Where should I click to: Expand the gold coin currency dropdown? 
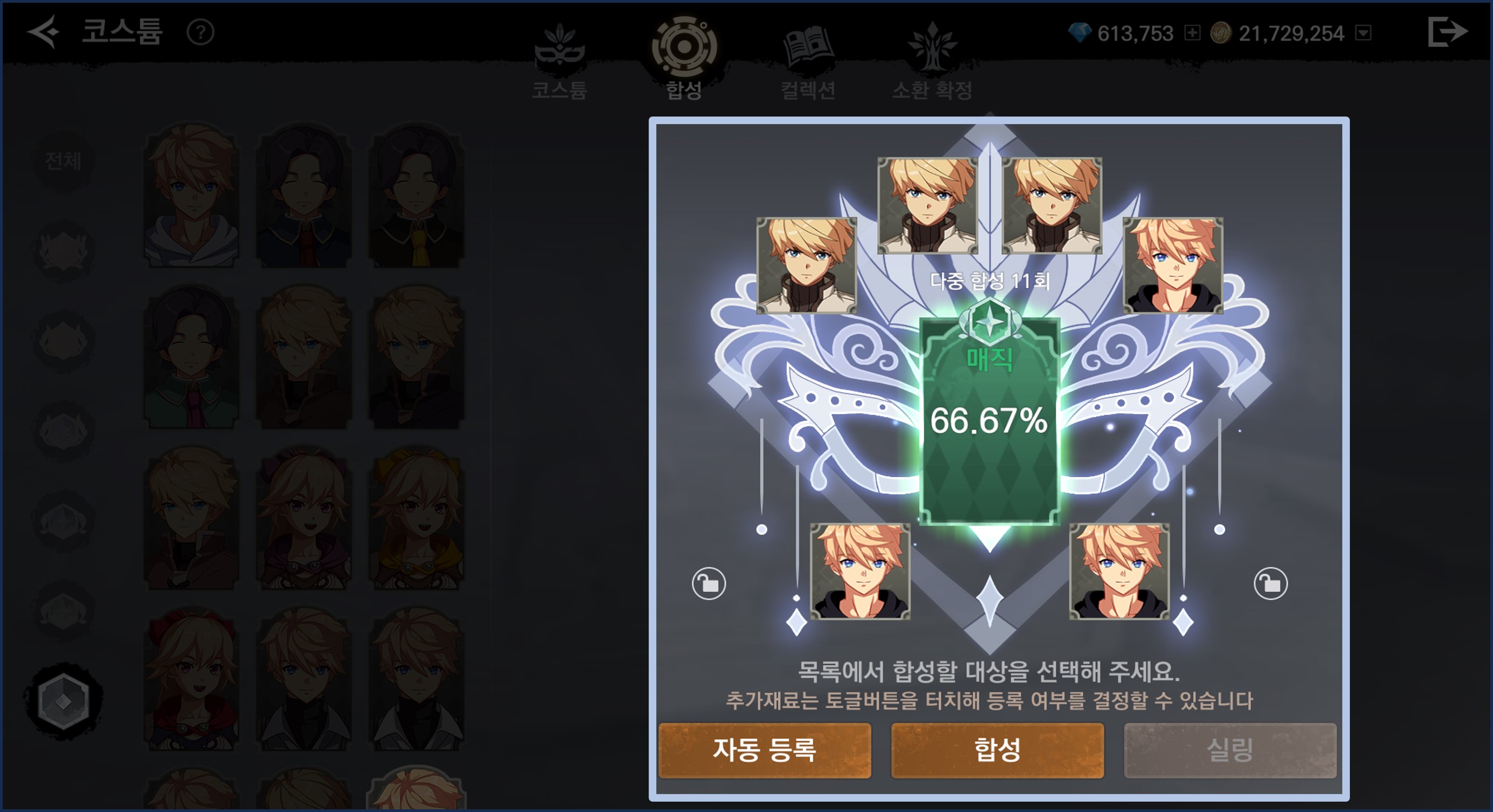point(1363,33)
